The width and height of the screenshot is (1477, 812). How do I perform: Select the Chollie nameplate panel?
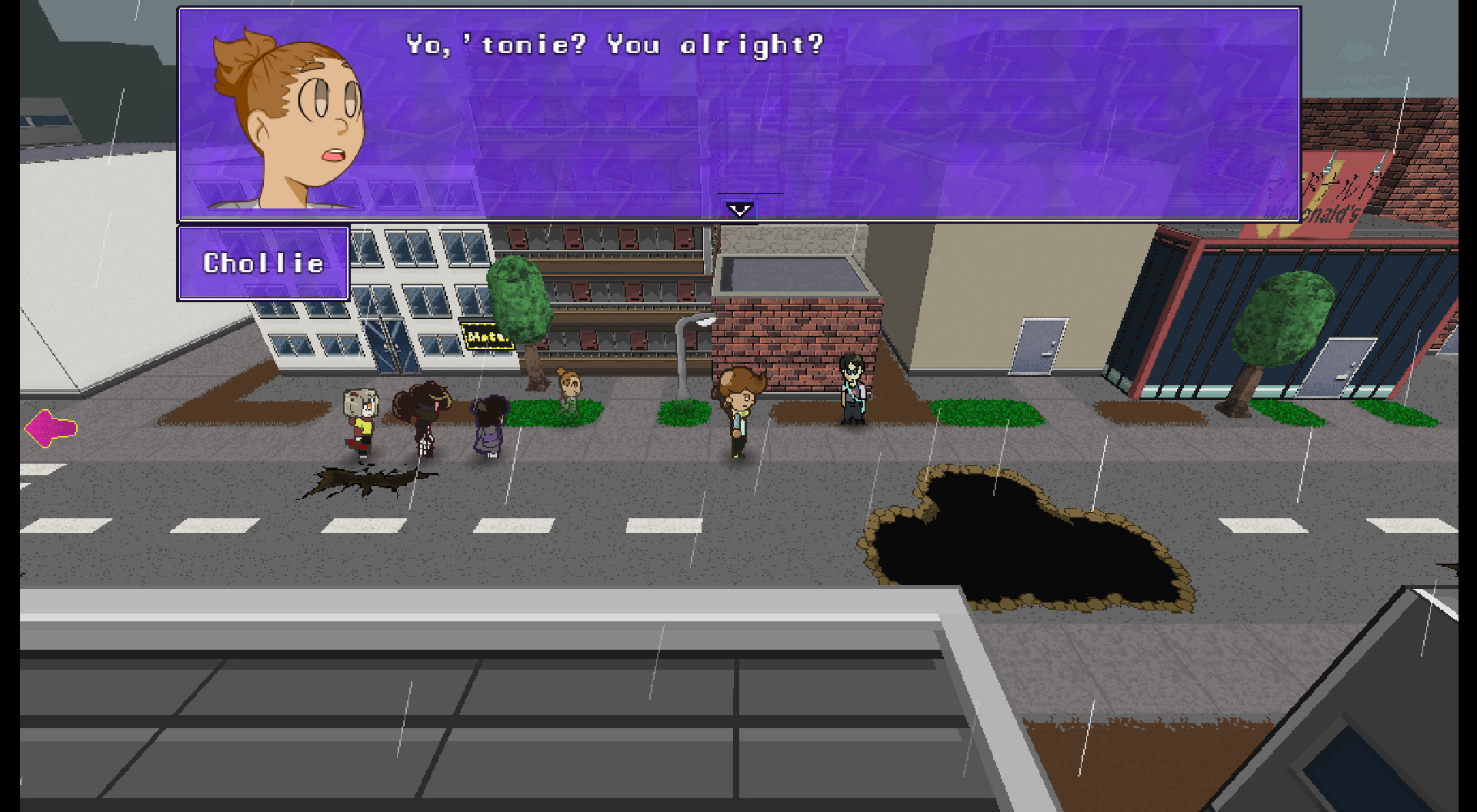point(264,262)
